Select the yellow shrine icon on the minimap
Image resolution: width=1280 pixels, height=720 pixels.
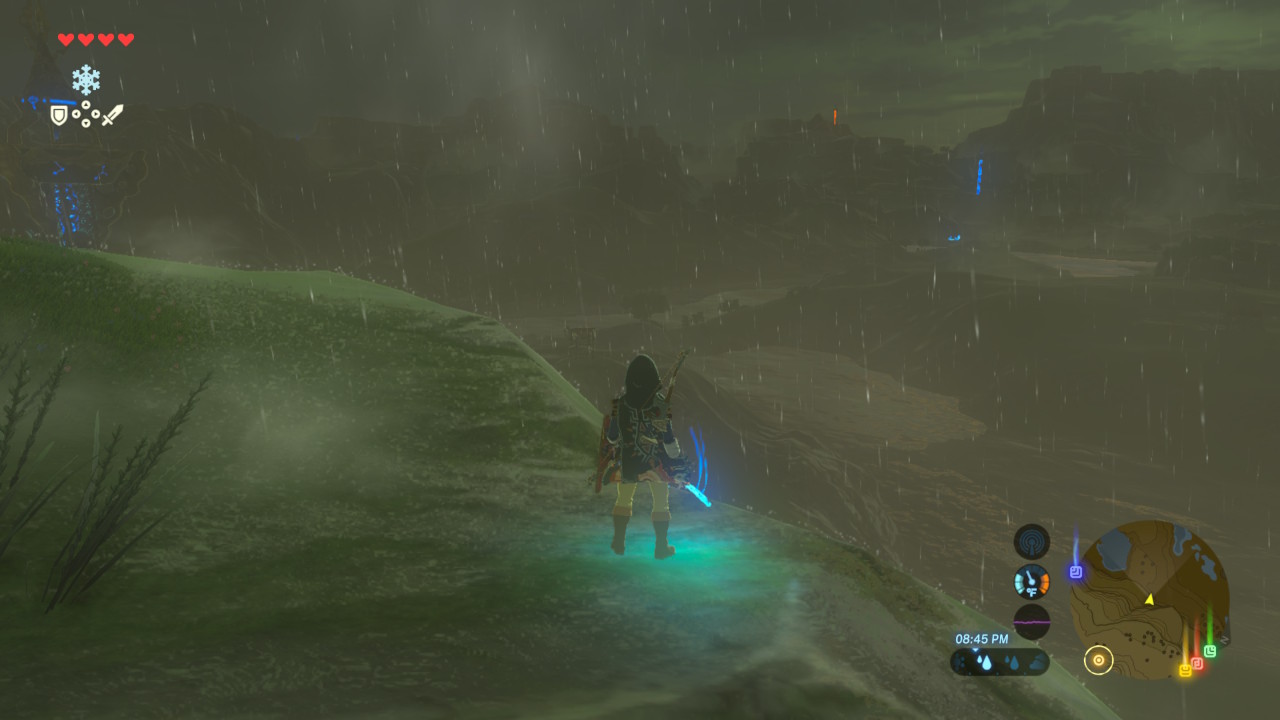pos(1186,669)
